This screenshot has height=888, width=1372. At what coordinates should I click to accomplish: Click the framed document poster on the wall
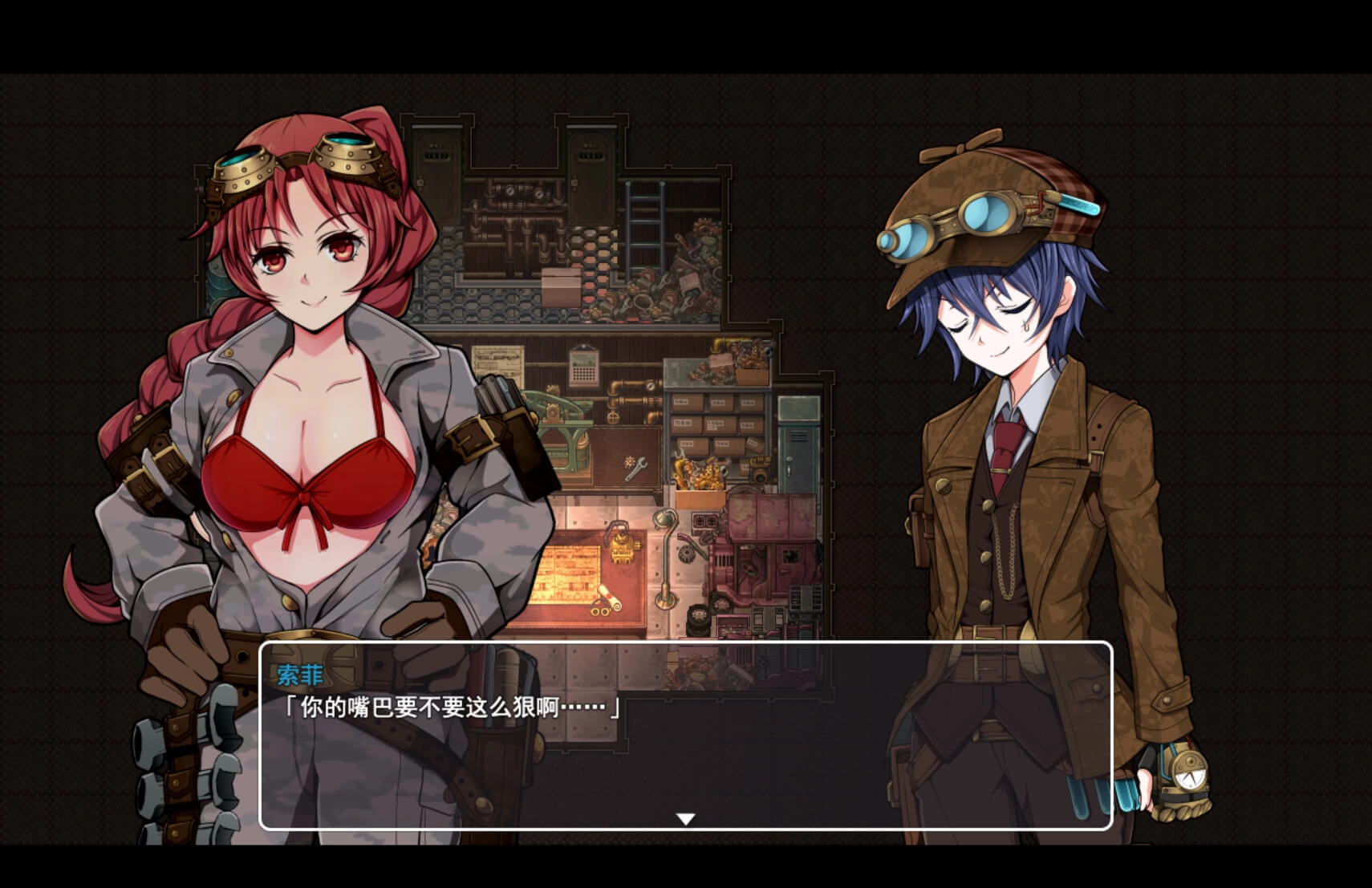[498, 360]
